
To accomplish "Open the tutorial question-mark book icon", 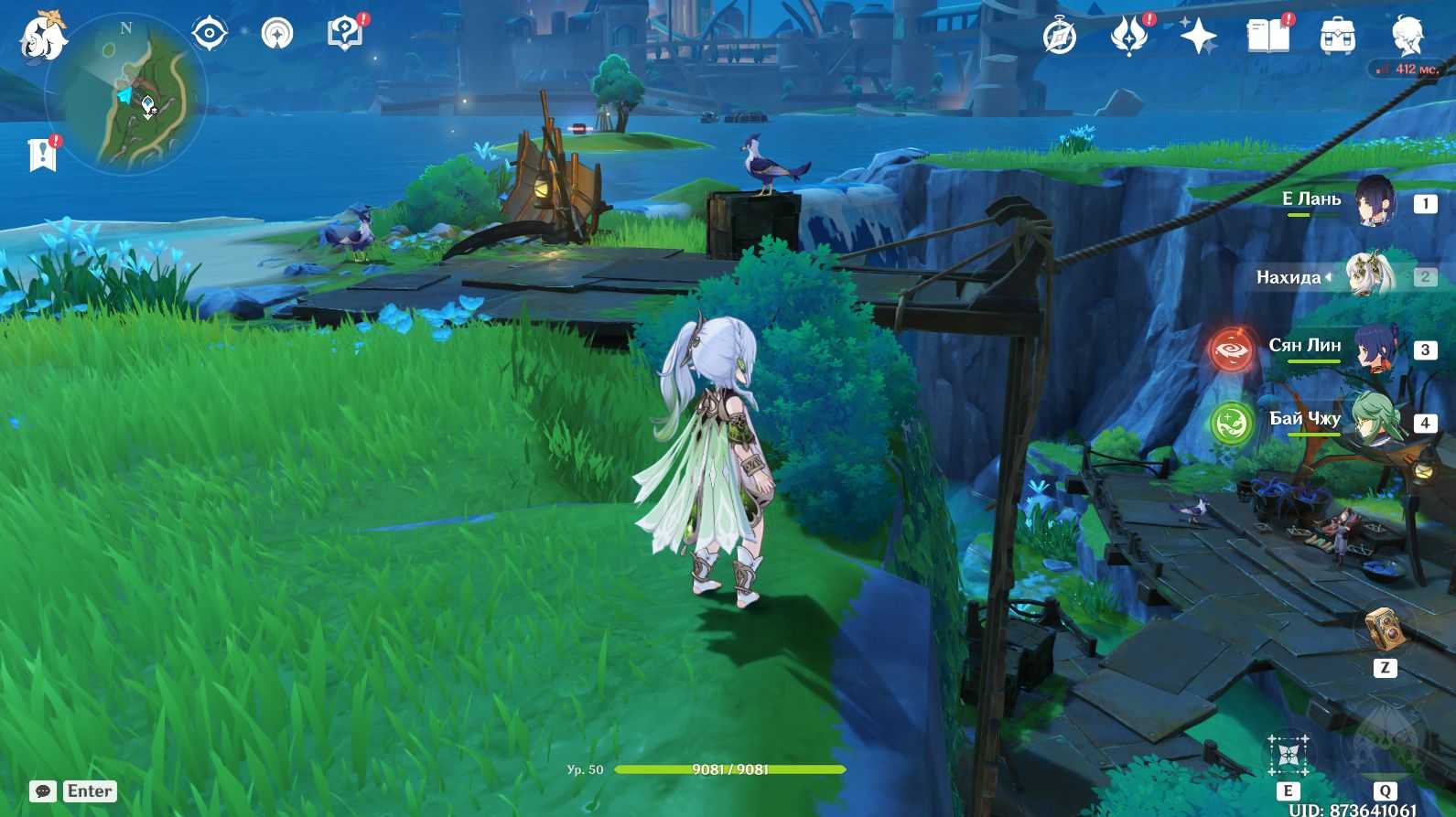I will click(x=345, y=35).
